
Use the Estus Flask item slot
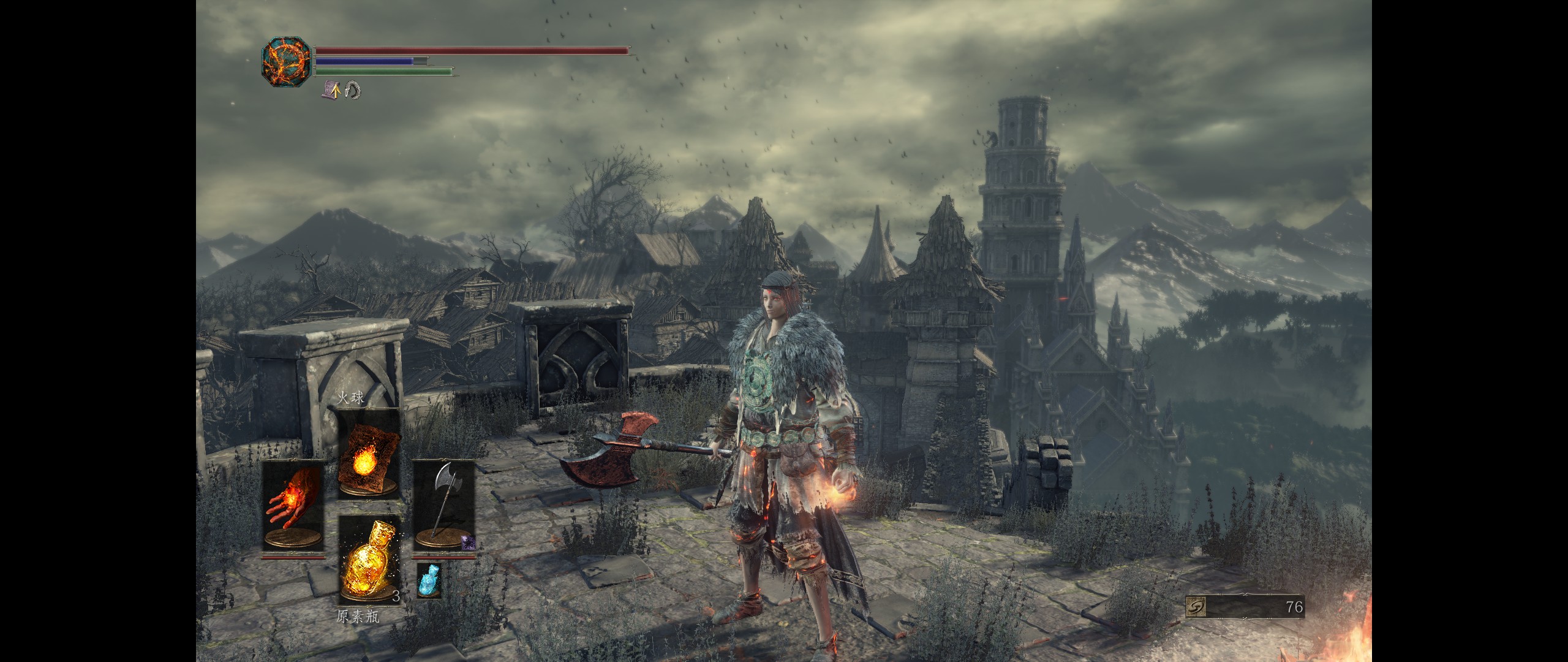point(369,559)
